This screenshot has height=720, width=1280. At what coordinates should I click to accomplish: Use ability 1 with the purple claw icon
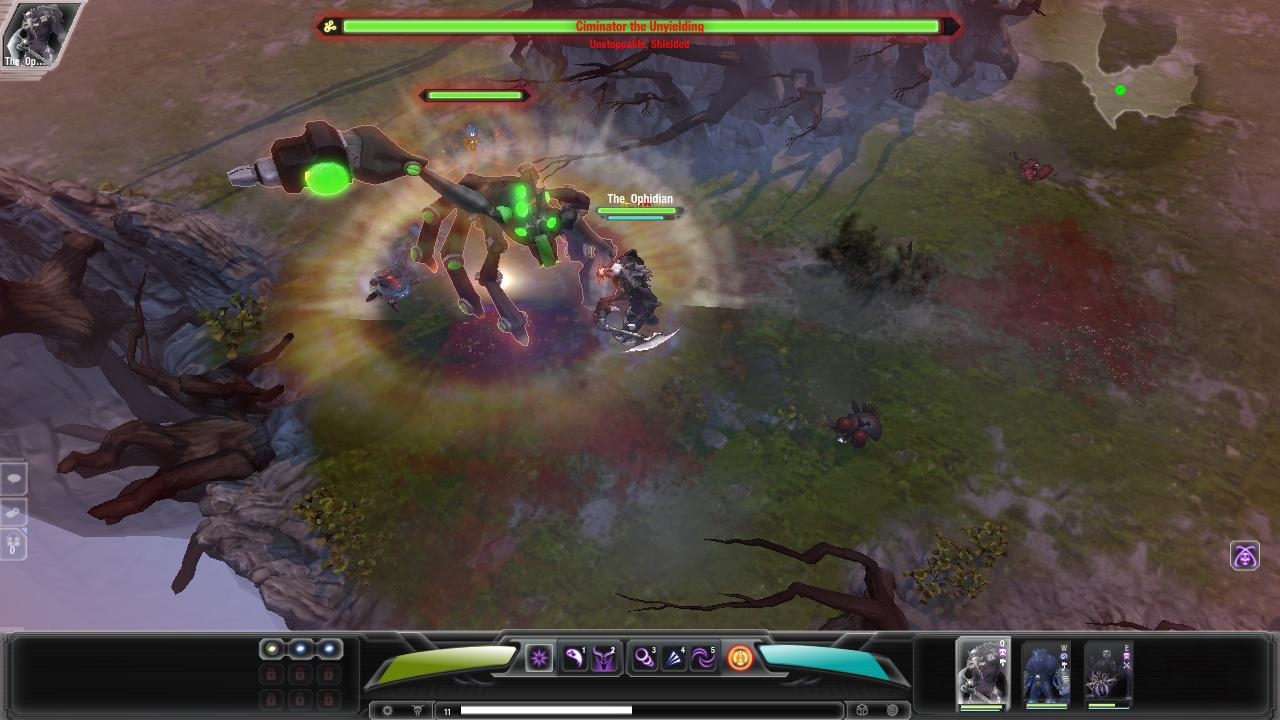point(574,658)
